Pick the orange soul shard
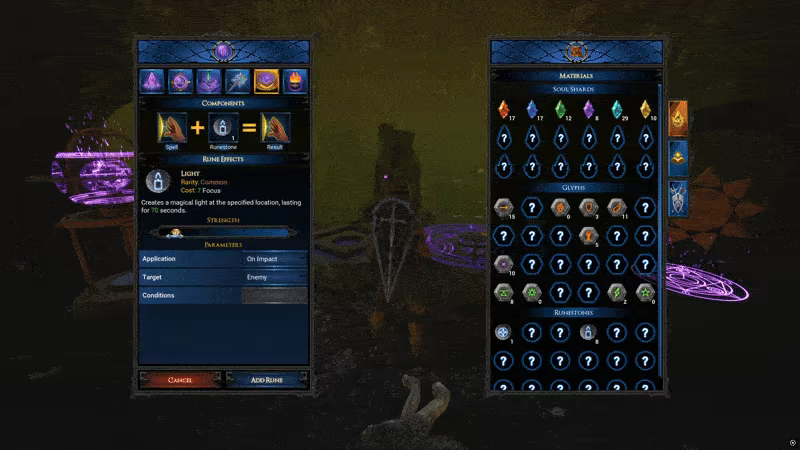This screenshot has width=800, height=450. [503, 109]
